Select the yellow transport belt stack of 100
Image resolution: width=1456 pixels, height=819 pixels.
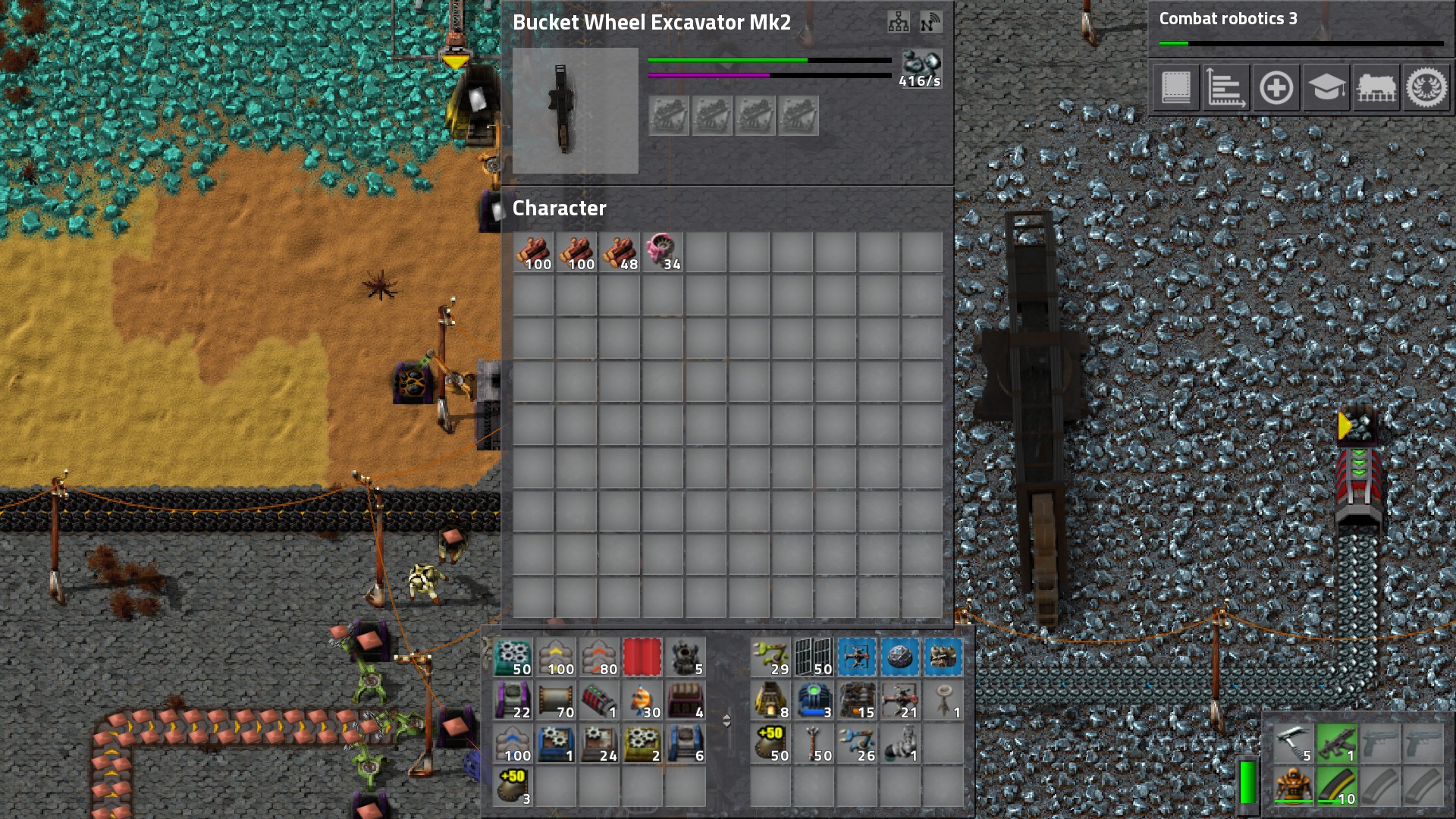click(556, 657)
